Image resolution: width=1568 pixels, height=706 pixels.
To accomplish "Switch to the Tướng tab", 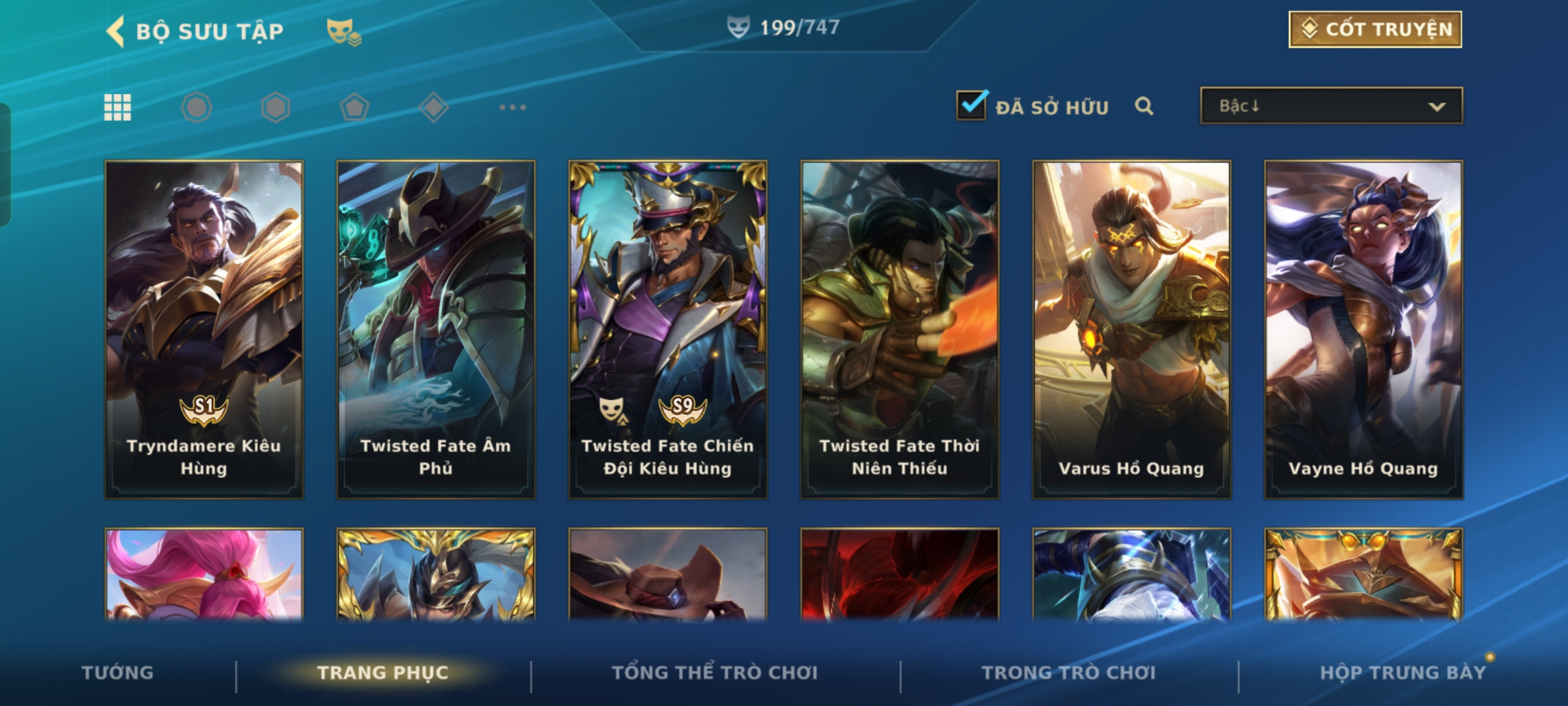I will click(118, 673).
